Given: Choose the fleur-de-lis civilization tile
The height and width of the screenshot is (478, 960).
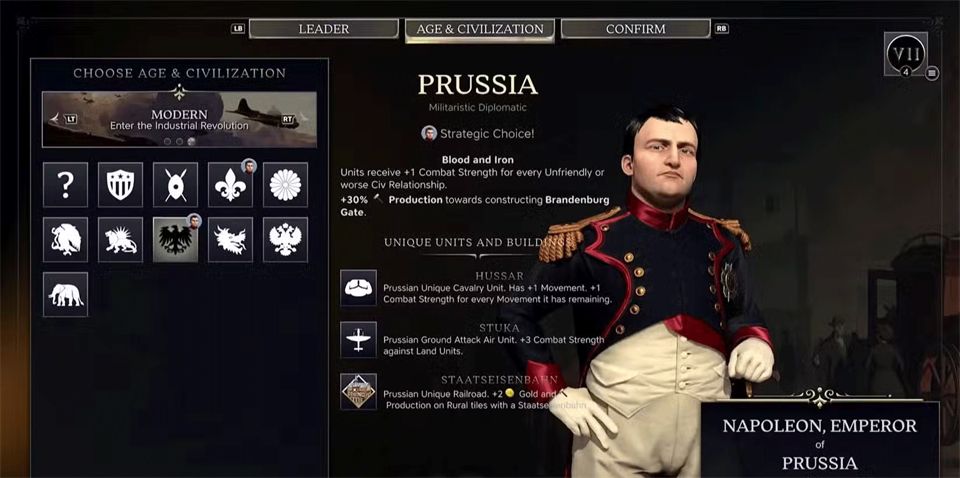Looking at the screenshot, I should click(230, 185).
